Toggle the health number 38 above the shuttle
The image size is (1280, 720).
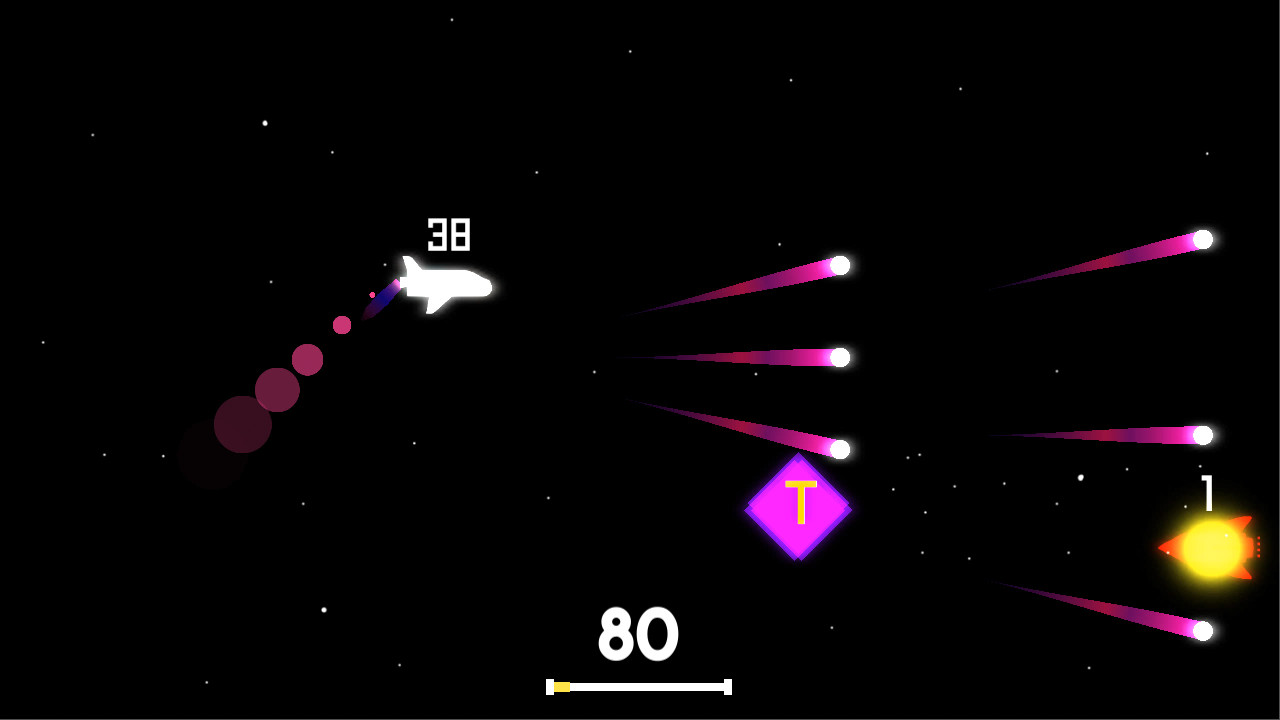point(451,234)
